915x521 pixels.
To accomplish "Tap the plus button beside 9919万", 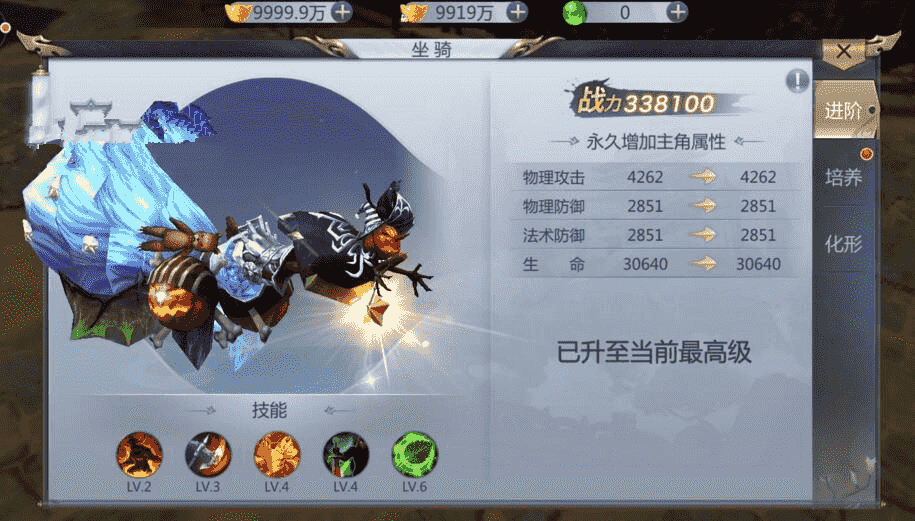I will click(x=517, y=12).
